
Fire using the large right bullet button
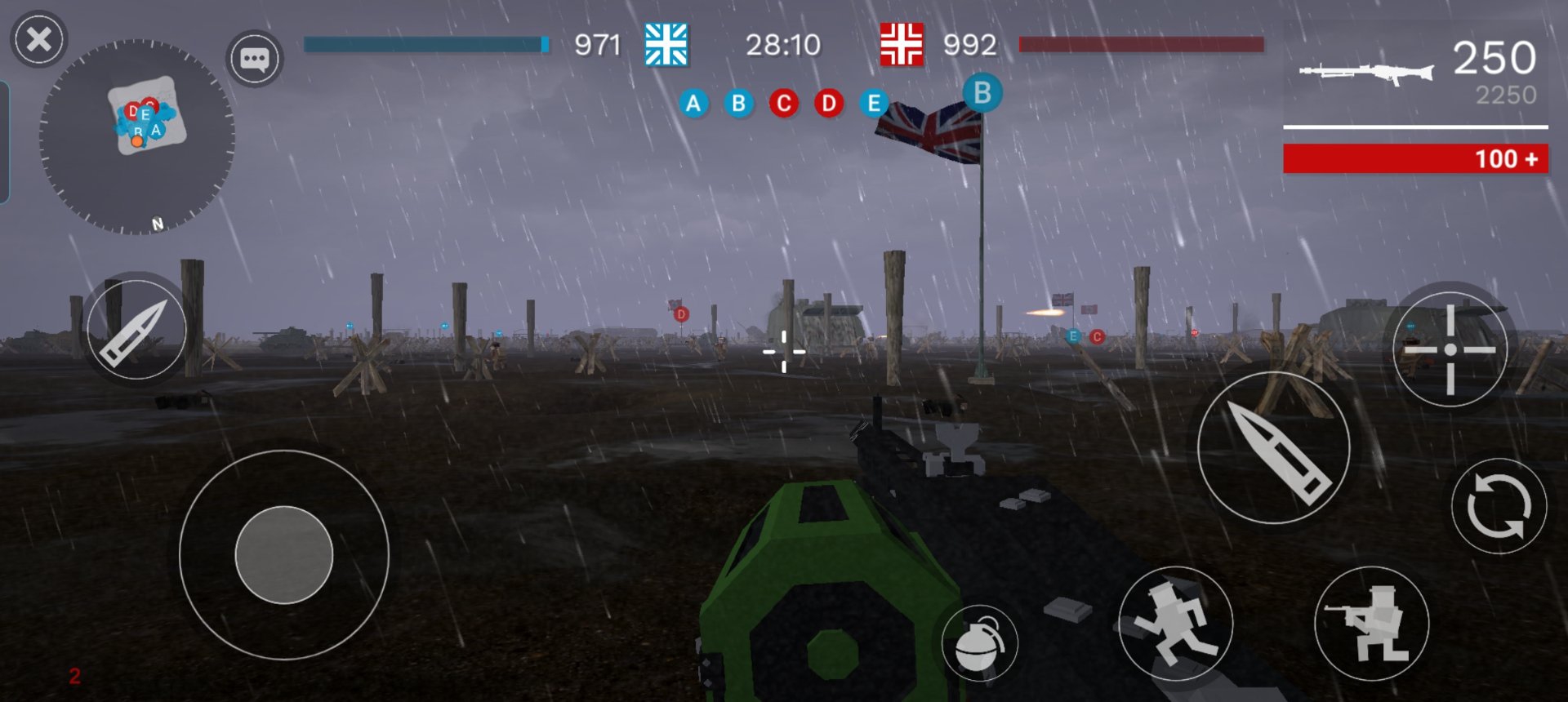(1274, 449)
